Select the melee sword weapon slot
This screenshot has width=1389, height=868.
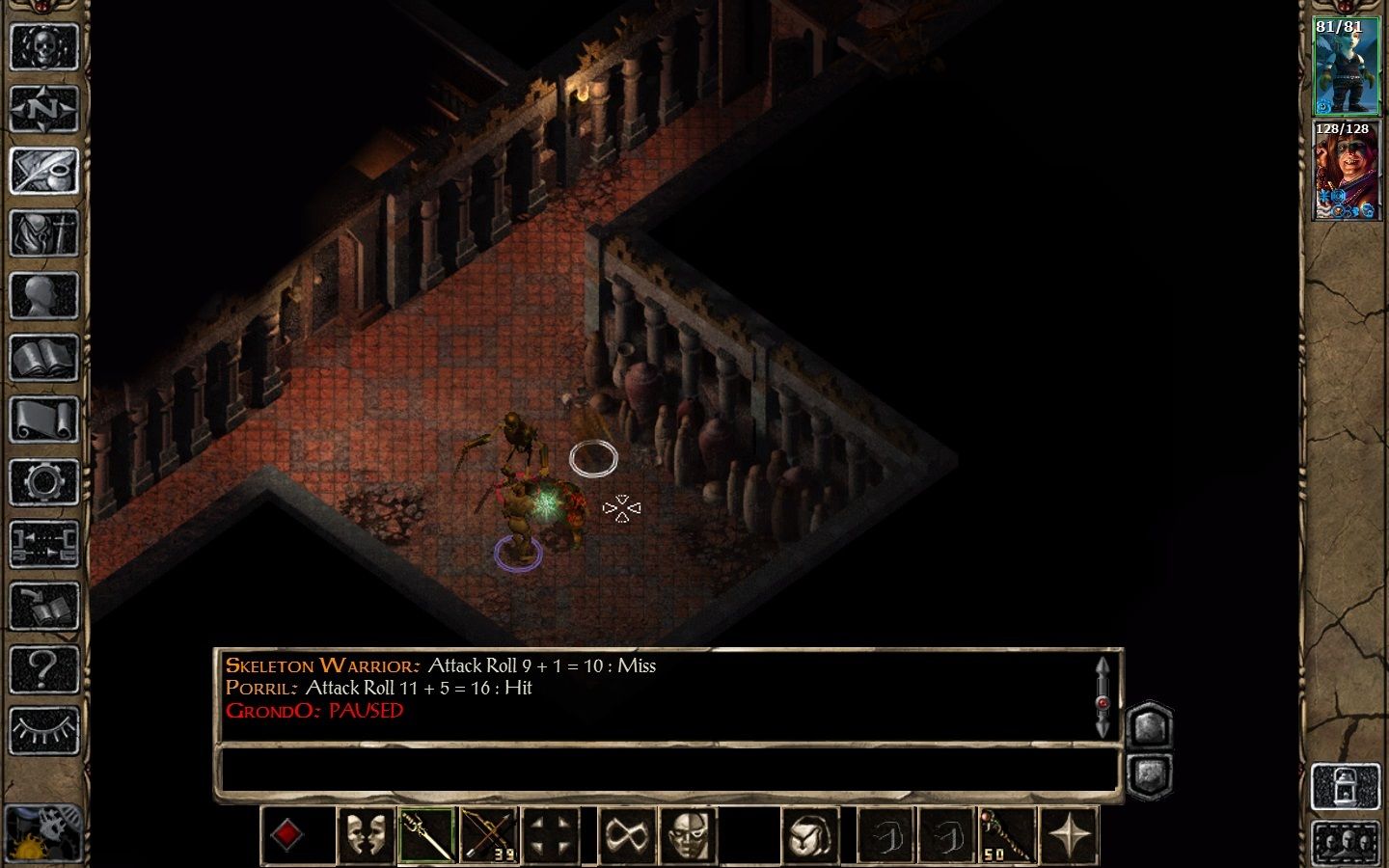click(x=427, y=835)
